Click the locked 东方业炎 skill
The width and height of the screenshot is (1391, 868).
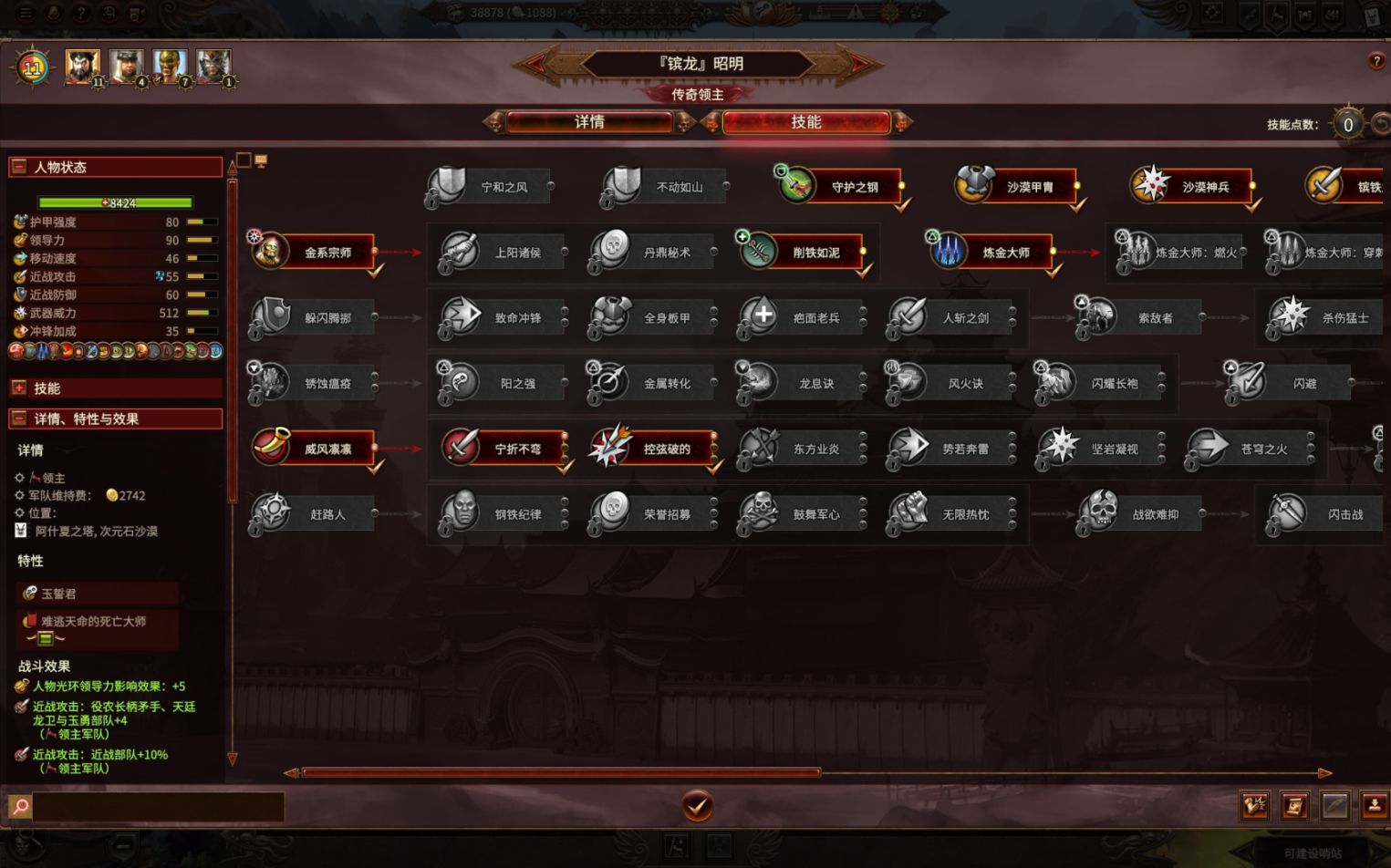pyautogui.click(x=803, y=449)
